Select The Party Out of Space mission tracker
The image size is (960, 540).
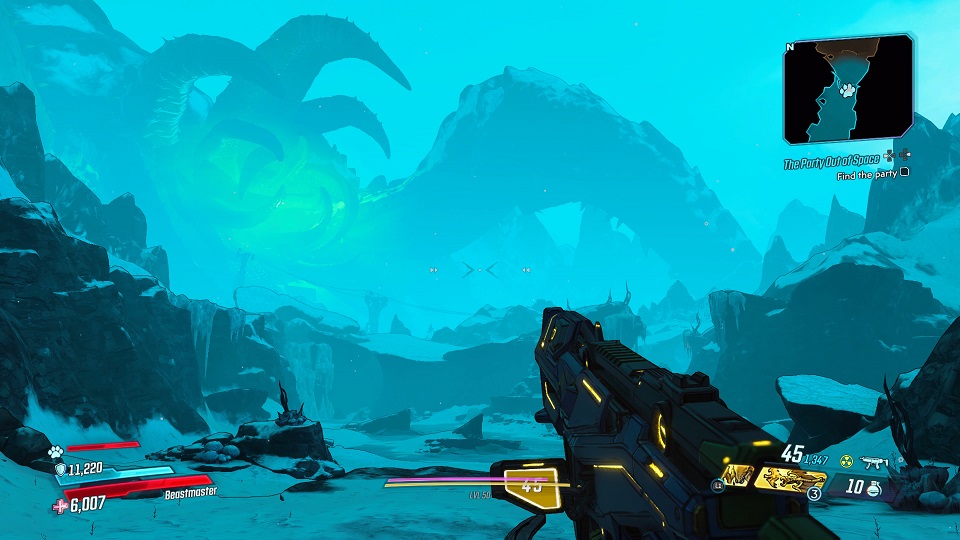click(x=832, y=160)
